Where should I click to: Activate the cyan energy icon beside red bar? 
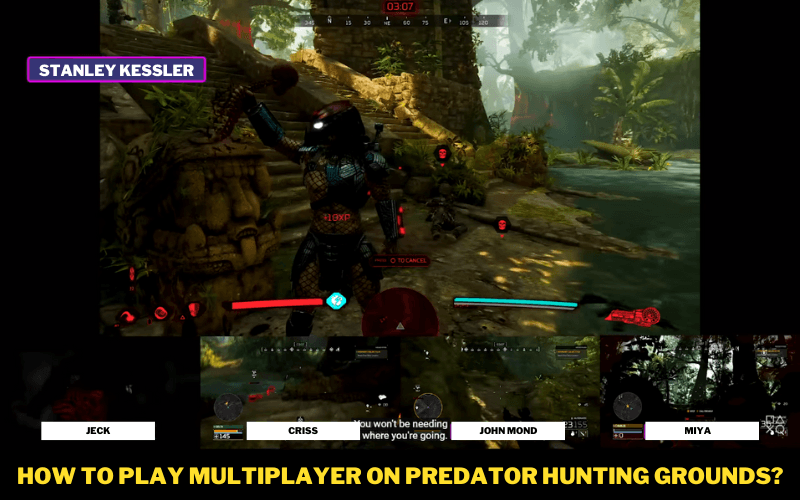tap(337, 300)
